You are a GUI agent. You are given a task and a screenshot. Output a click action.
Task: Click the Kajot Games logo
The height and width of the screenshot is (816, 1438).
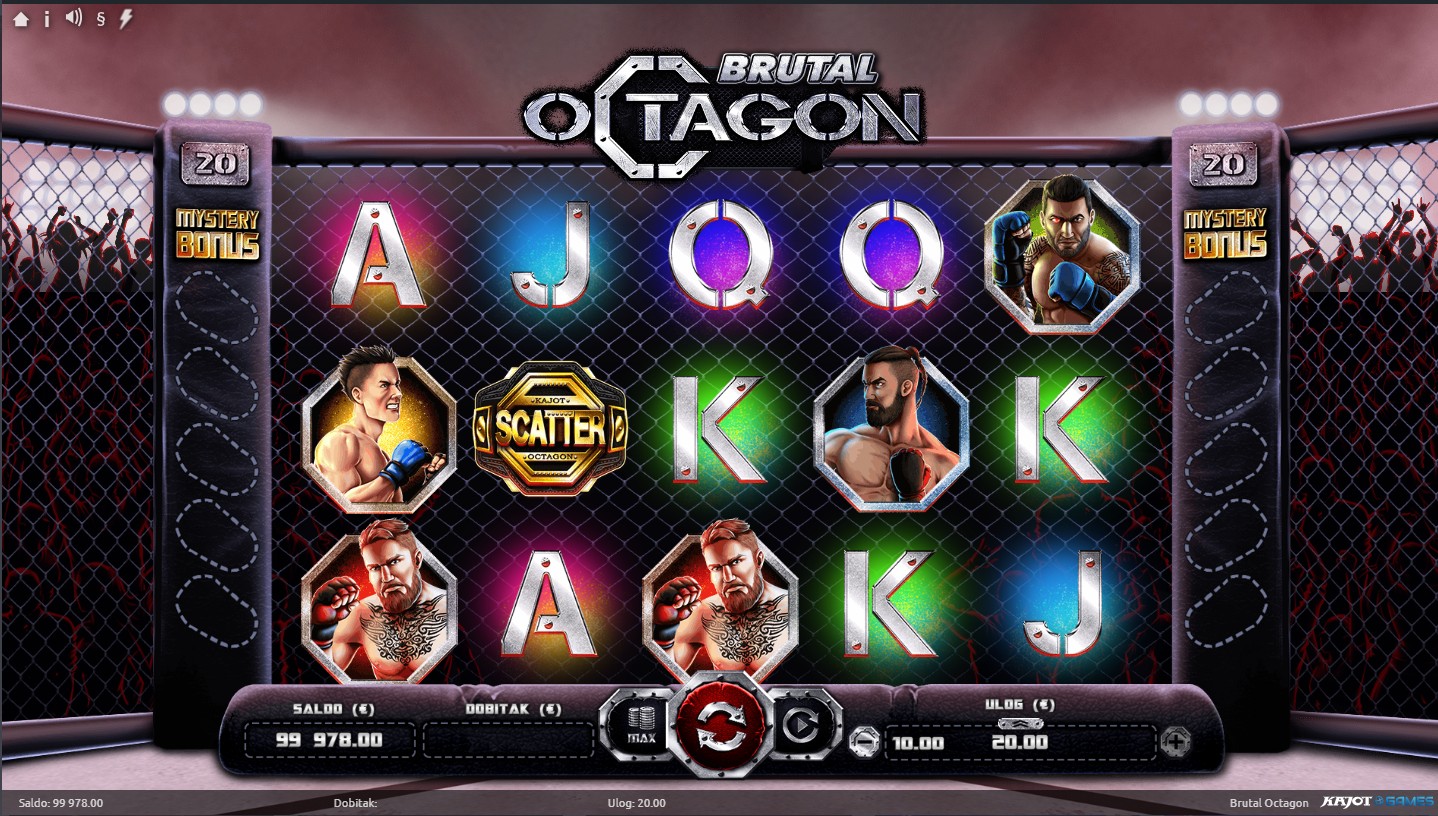tap(1375, 802)
